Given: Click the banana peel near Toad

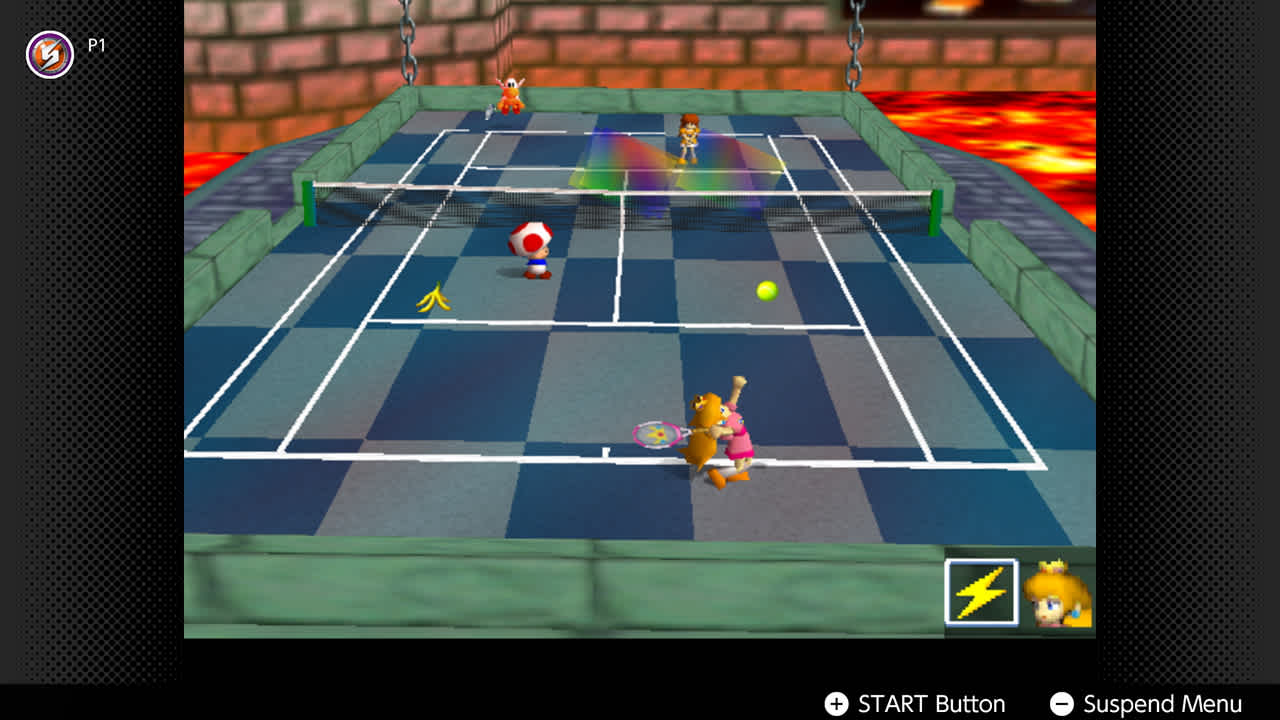Looking at the screenshot, I should point(434,295).
